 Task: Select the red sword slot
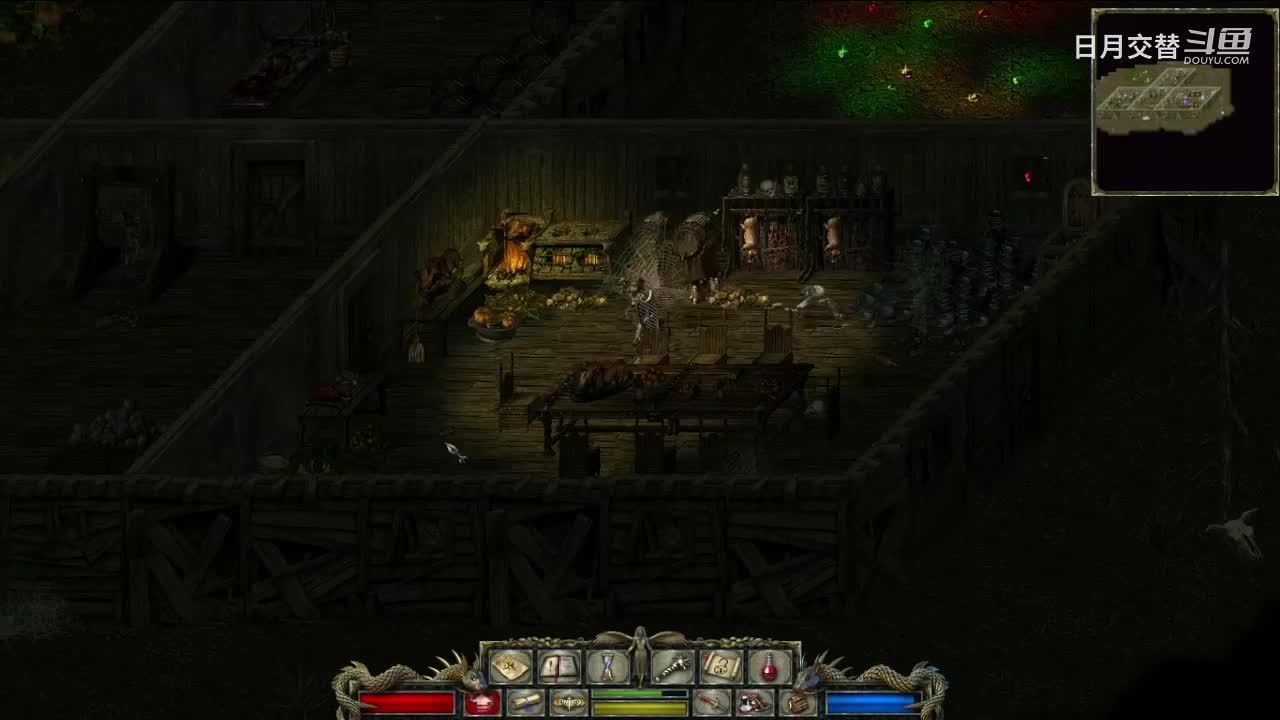pos(712,703)
